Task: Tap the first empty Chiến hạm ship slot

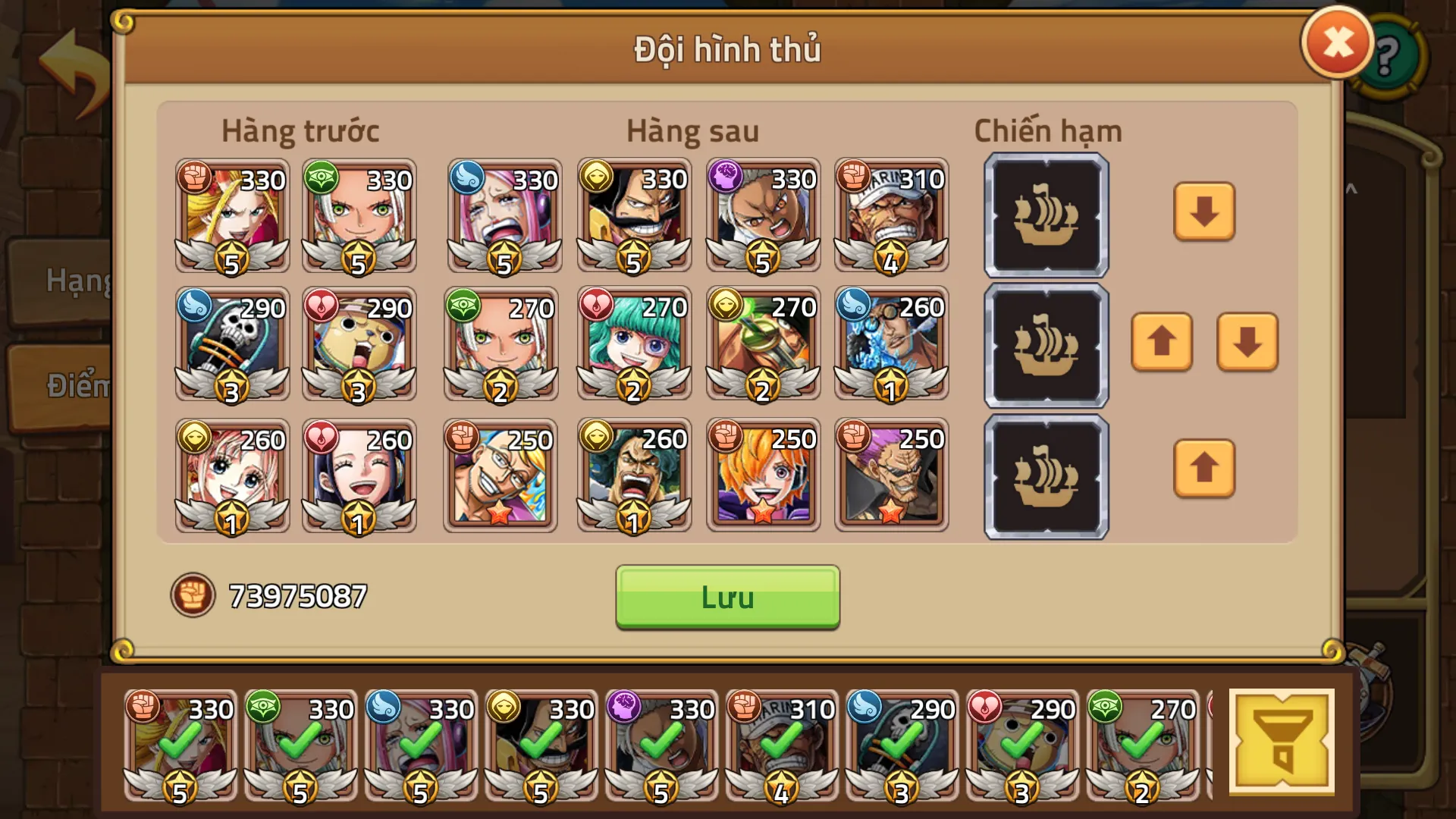Action: [1045, 215]
